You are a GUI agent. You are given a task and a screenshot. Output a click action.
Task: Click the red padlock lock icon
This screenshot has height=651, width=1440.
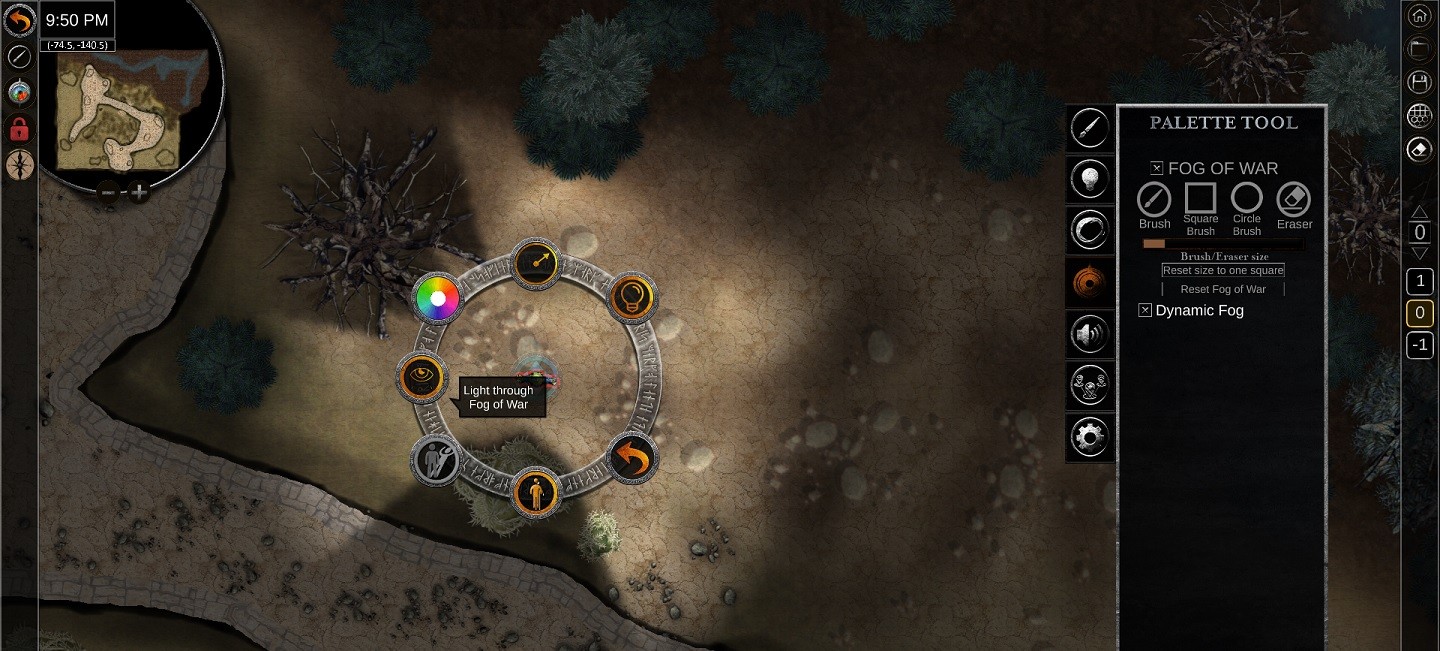(x=19, y=128)
